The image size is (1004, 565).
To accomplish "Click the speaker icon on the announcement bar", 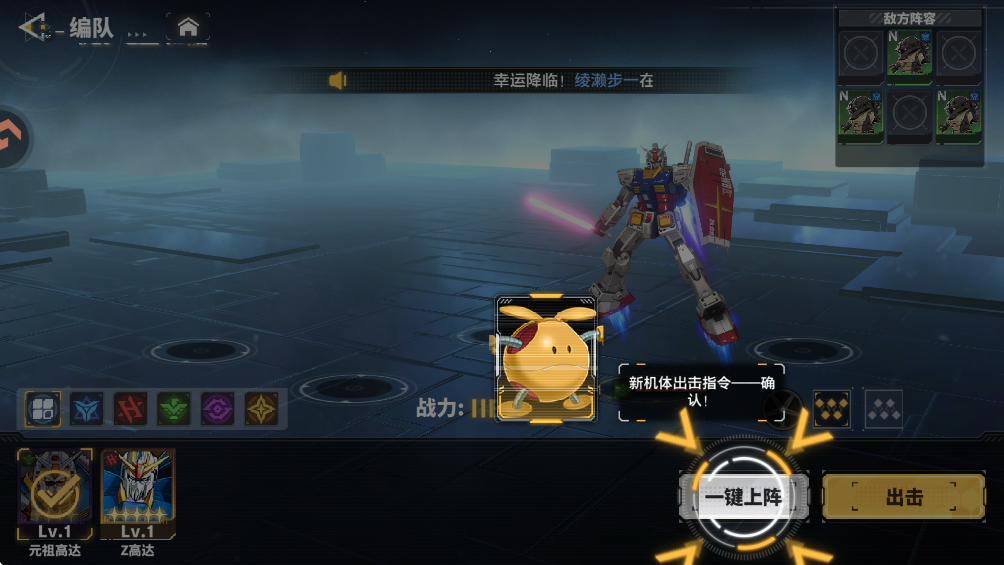I will [x=338, y=80].
